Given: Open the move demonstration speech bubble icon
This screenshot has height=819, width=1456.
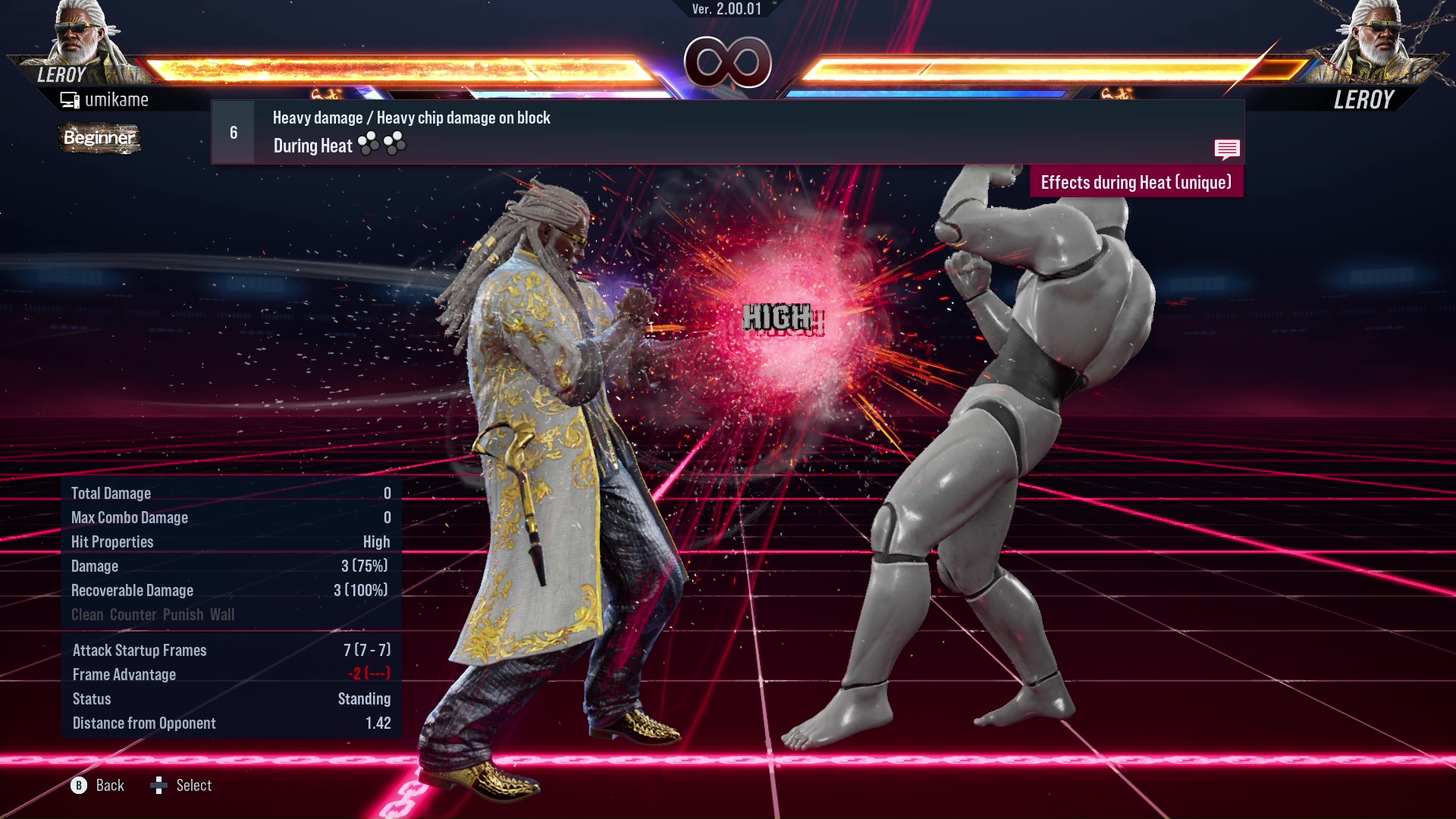Looking at the screenshot, I should 1227,149.
